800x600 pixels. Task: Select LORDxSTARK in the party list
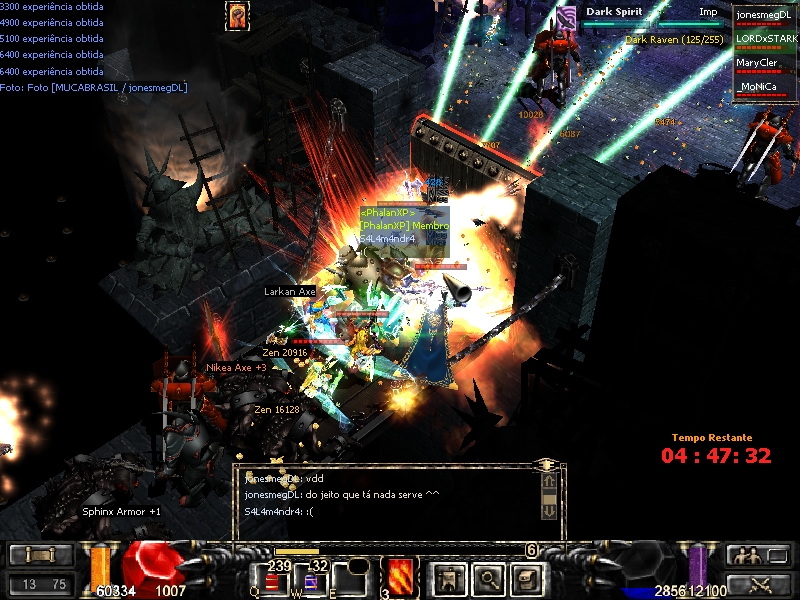tap(764, 39)
